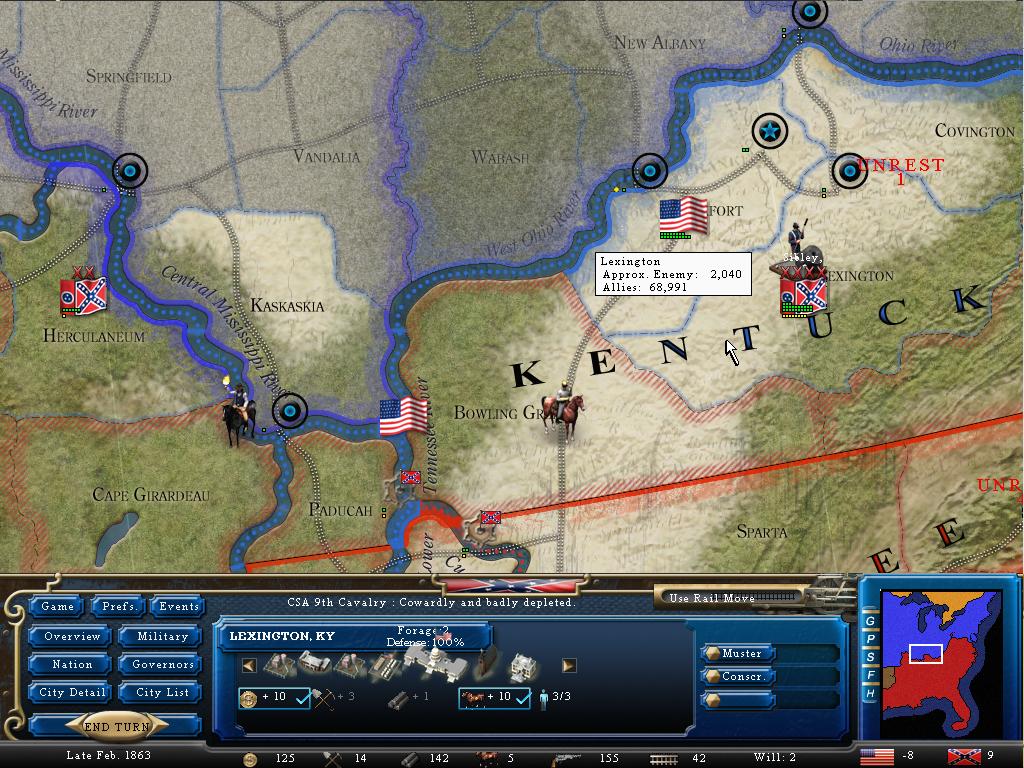Open the Military screen

point(162,636)
